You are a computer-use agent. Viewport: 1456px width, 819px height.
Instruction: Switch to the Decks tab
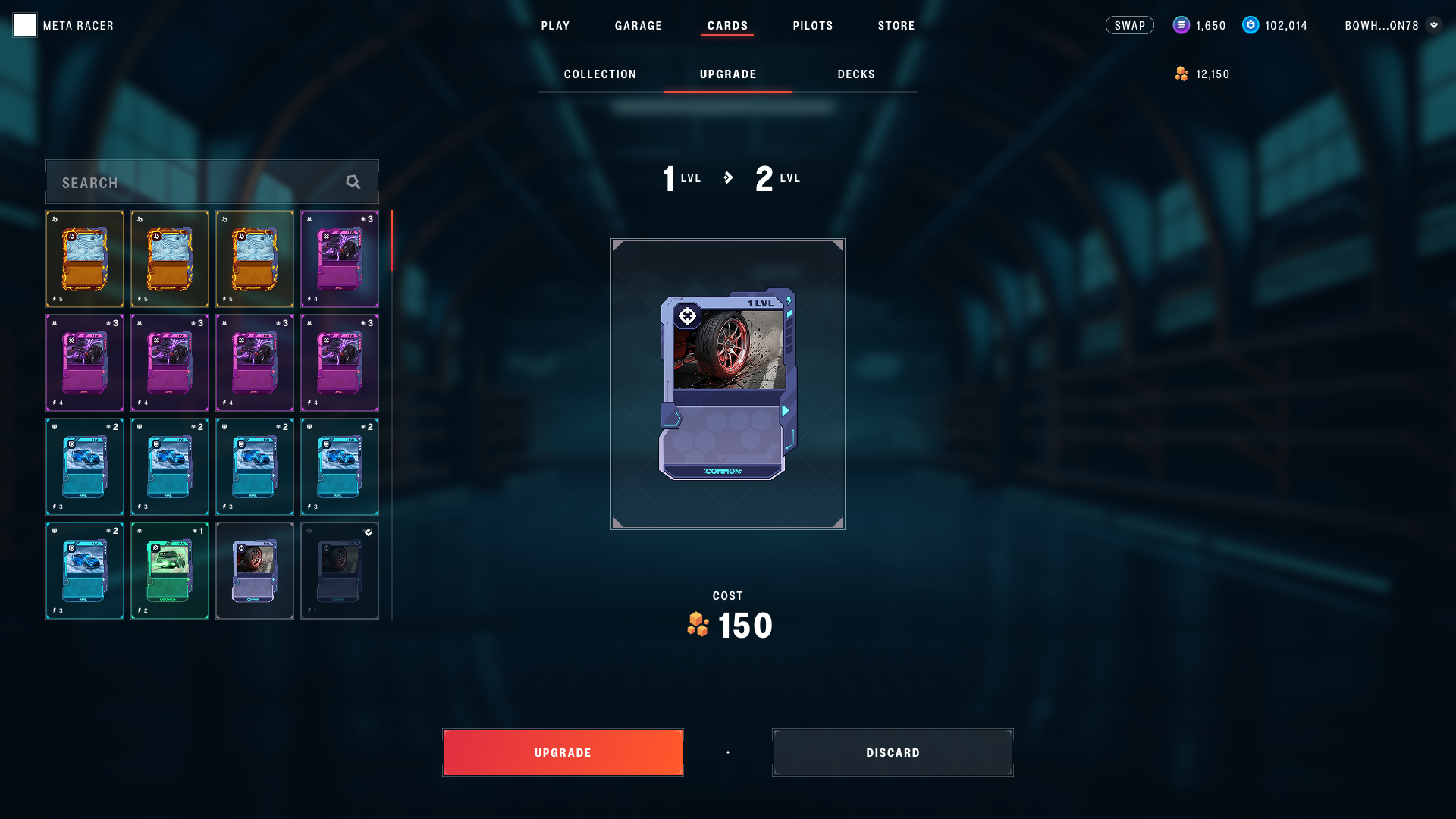pyautogui.click(x=856, y=74)
